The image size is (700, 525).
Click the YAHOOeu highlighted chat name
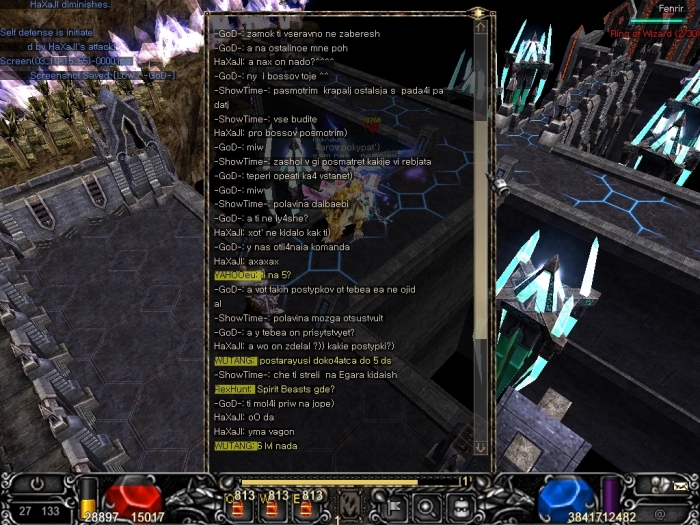(x=236, y=275)
